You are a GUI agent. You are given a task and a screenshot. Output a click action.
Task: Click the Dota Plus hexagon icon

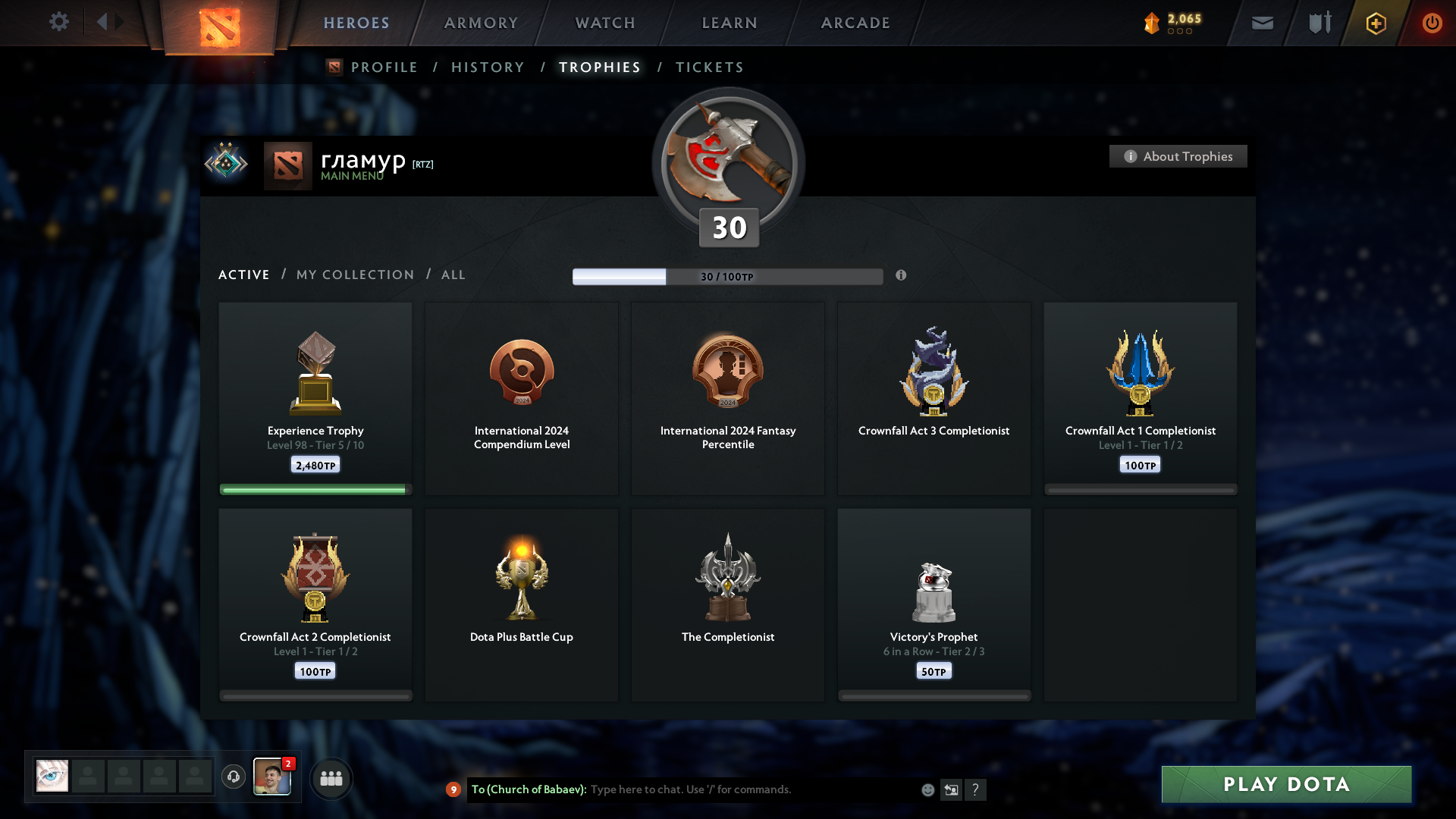1375,24
